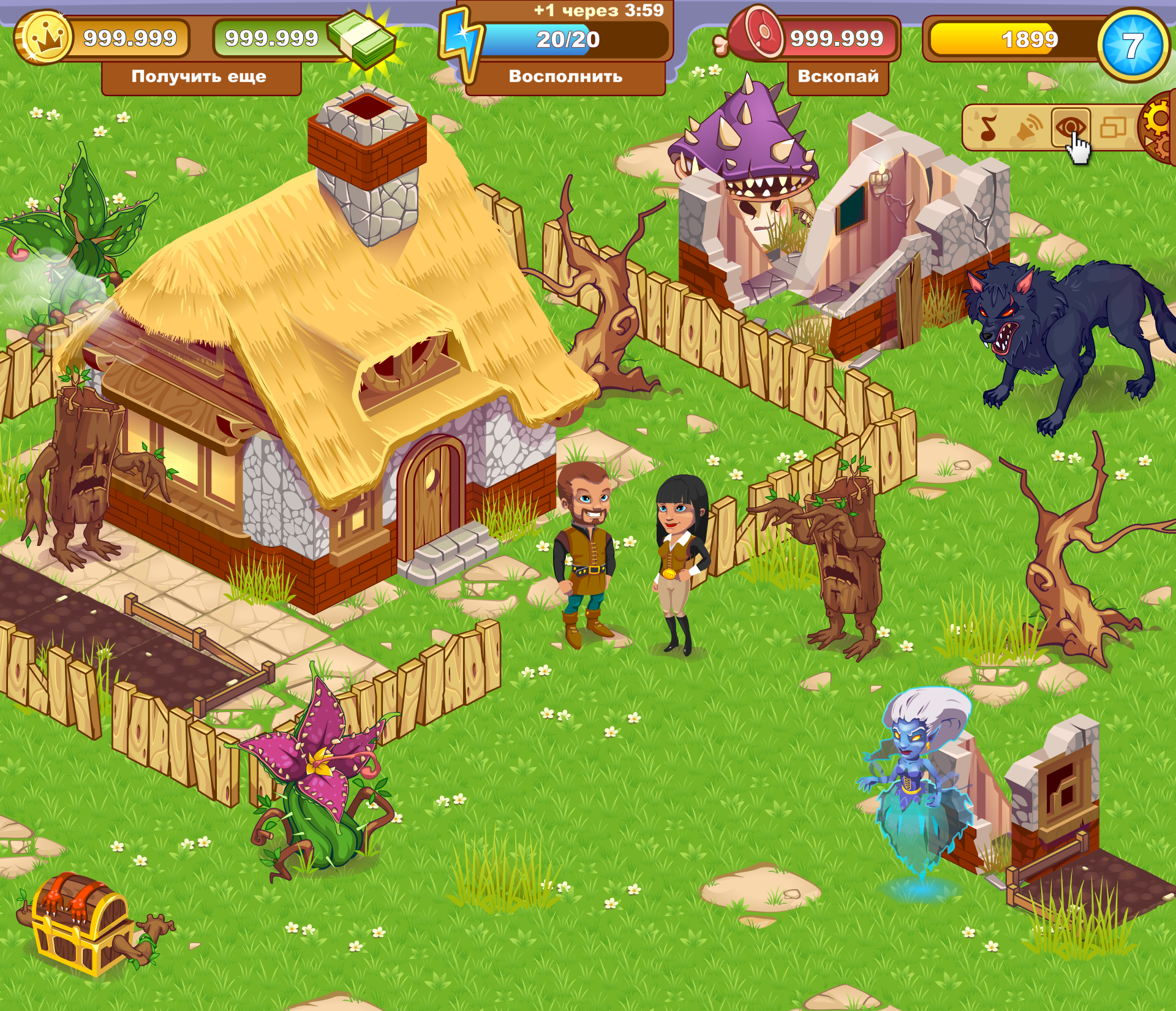Click the meat steak resource icon
Image resolution: width=1176 pixels, height=1011 pixels.
[x=756, y=34]
